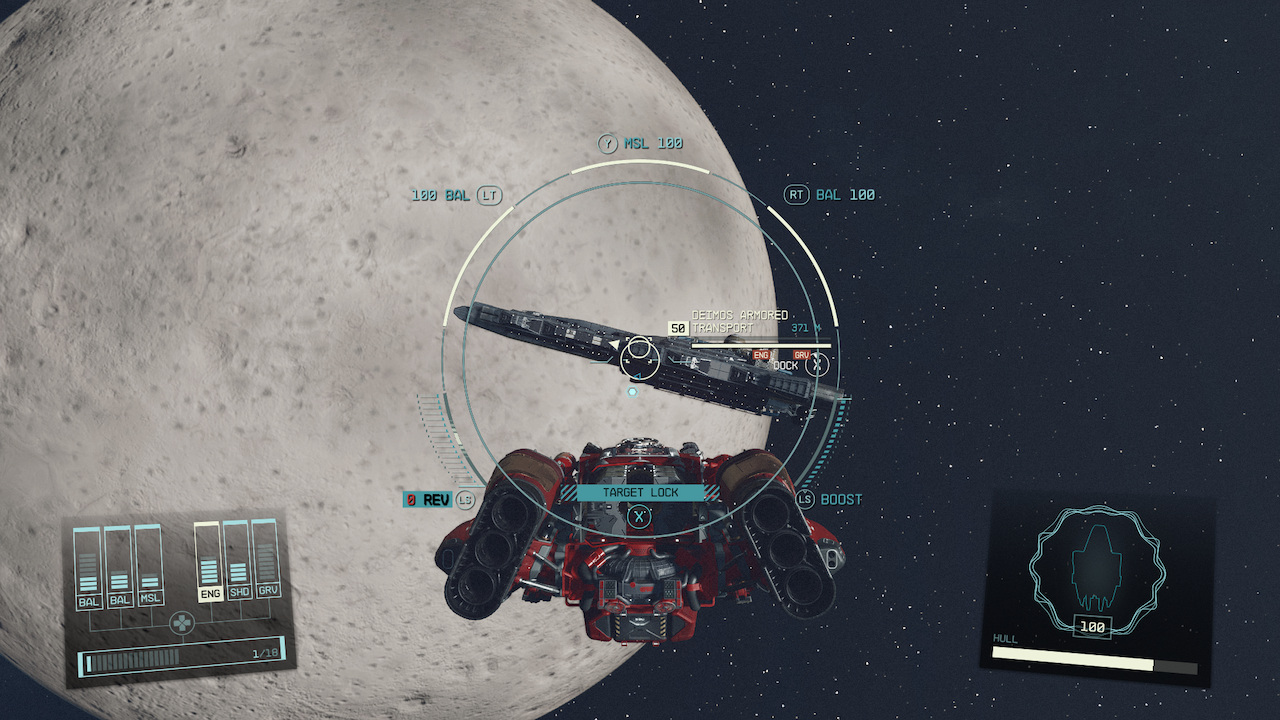Click the ENG damage indicator on target

pyautogui.click(x=763, y=352)
